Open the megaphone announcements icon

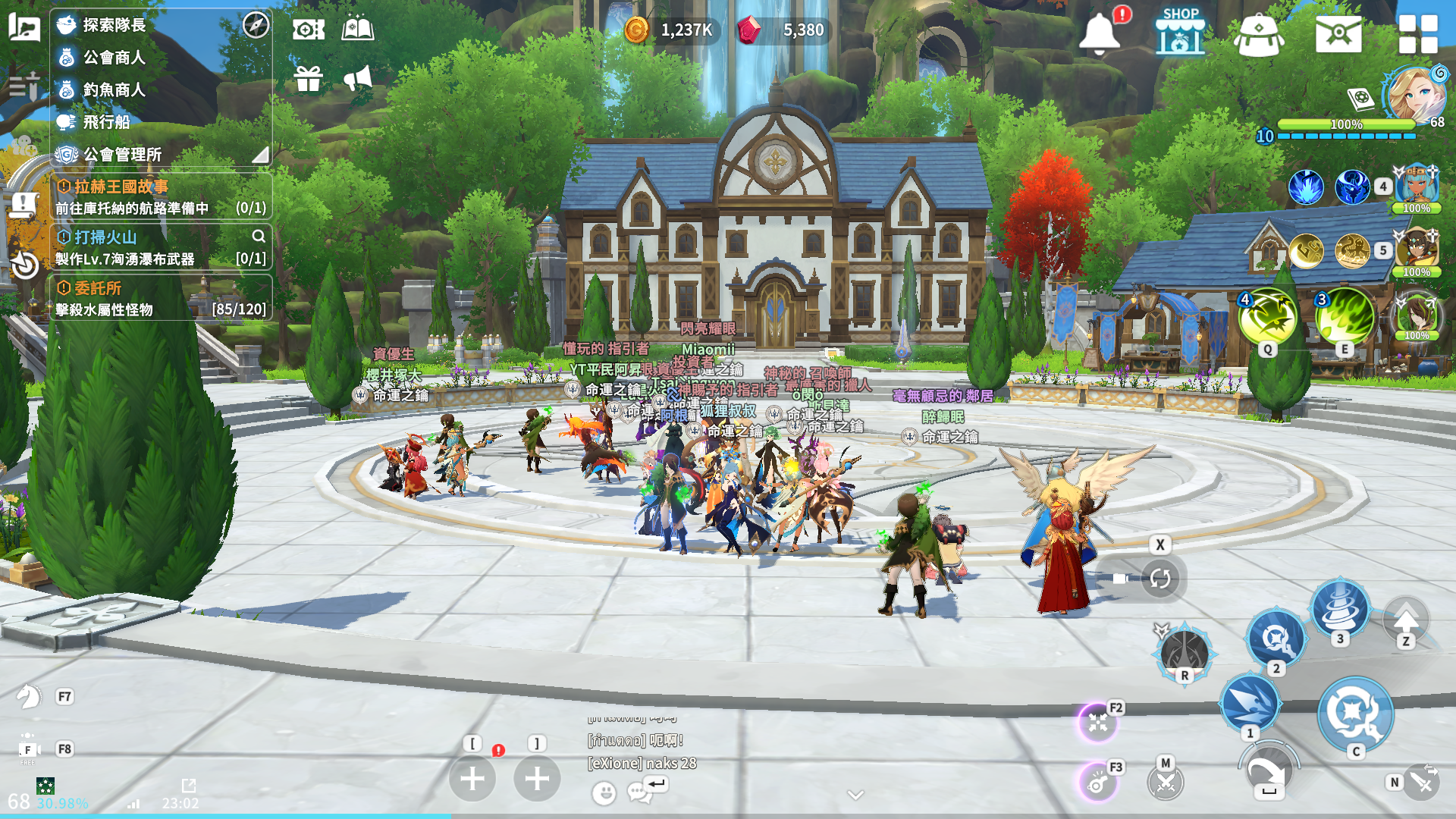(x=357, y=78)
